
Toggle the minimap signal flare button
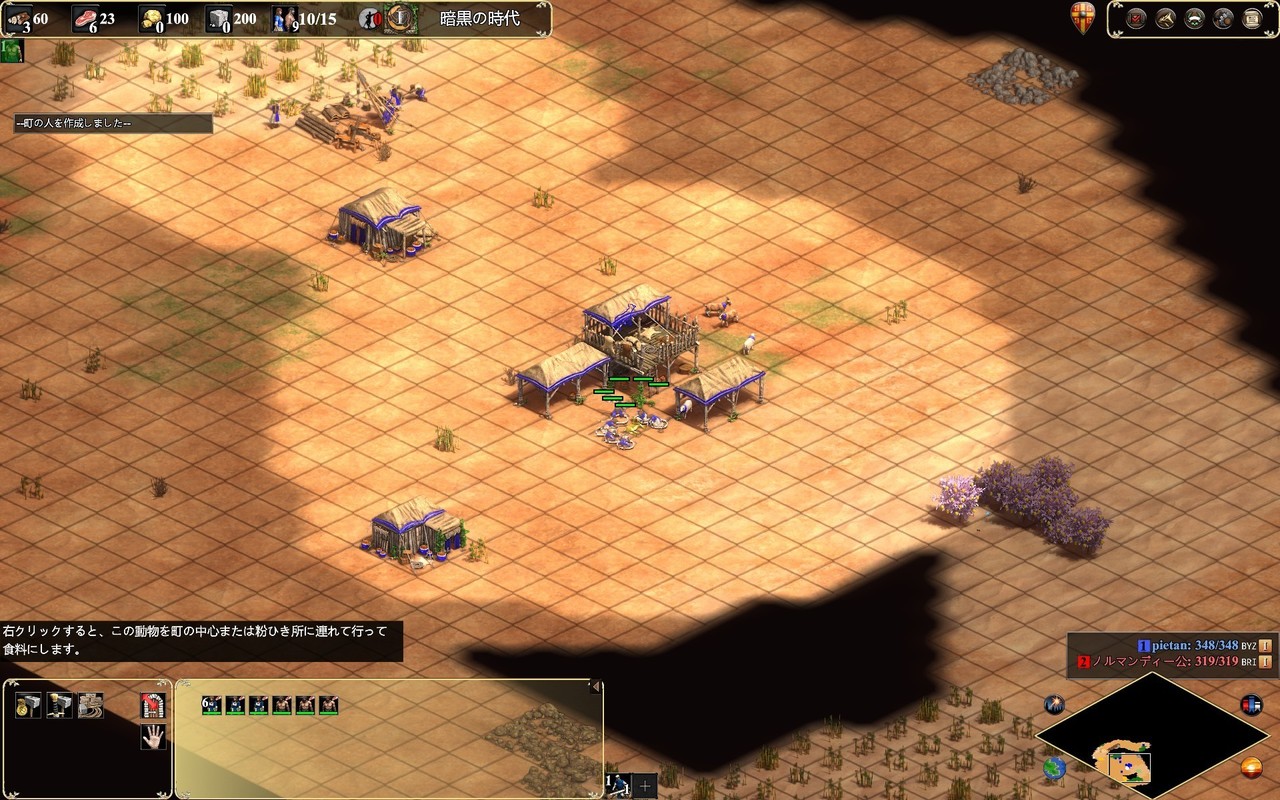coord(1054,704)
